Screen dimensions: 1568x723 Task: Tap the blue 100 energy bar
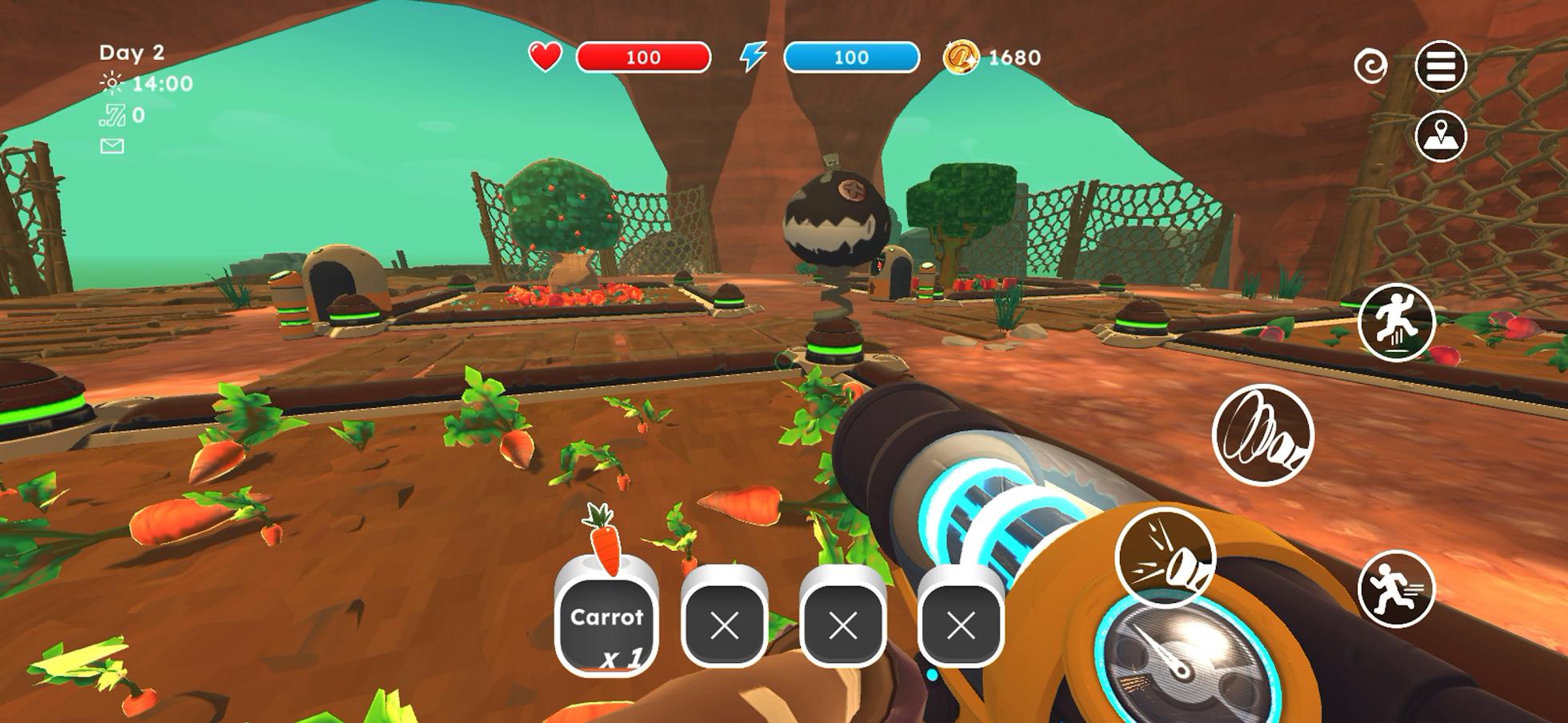[850, 57]
